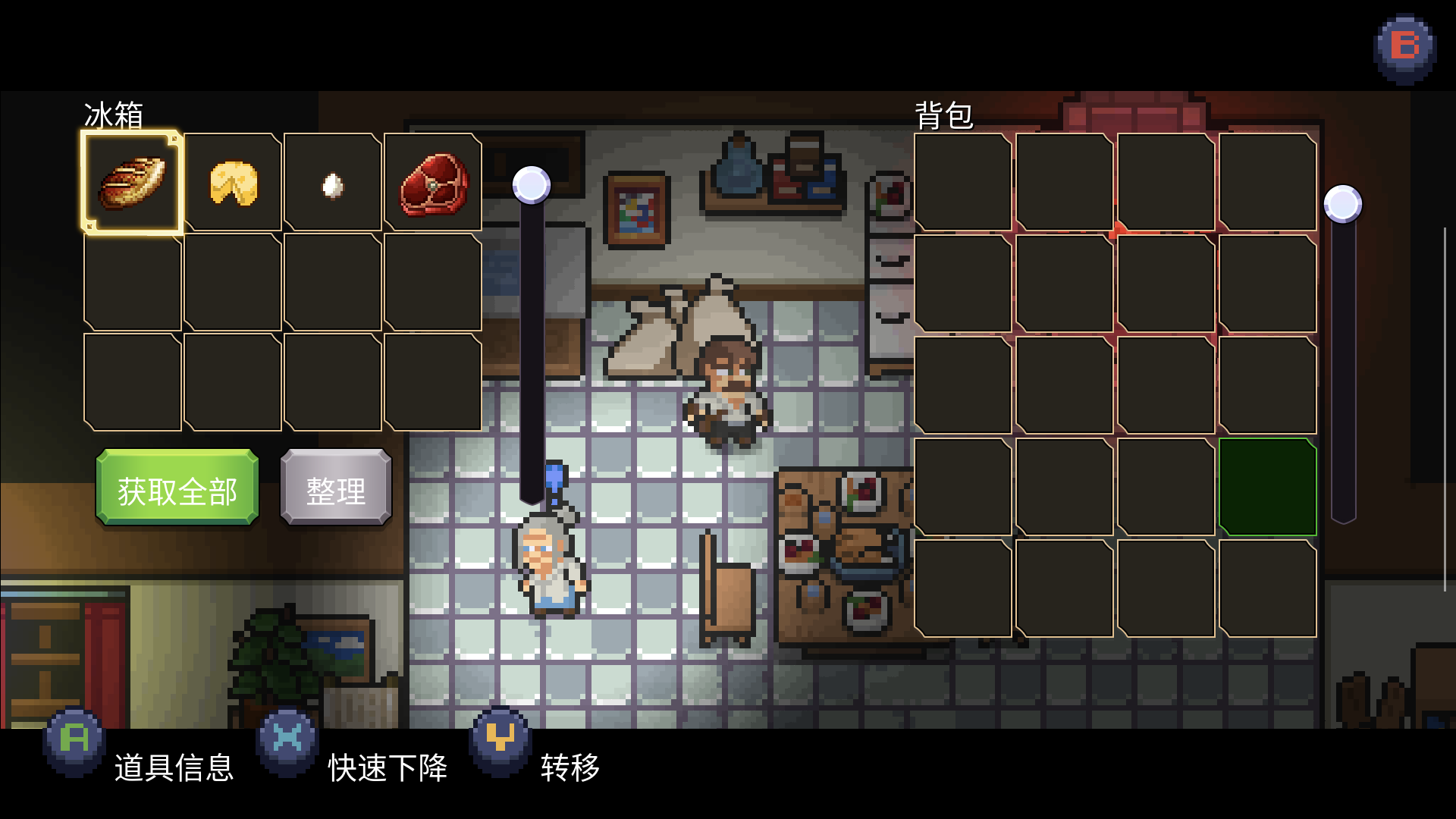Select the raw steak in the fridge
The image size is (1456, 819).
[x=432, y=182]
